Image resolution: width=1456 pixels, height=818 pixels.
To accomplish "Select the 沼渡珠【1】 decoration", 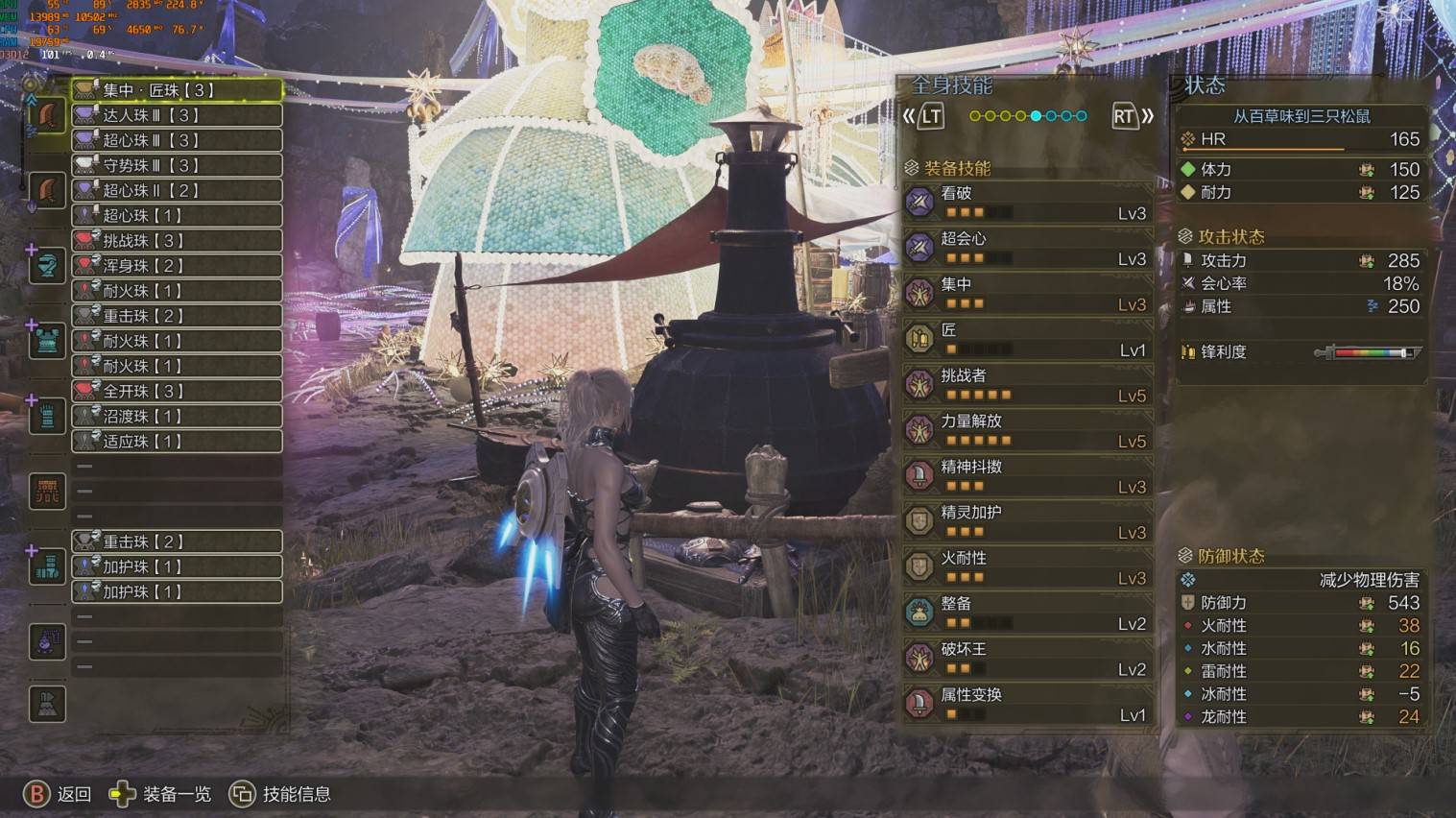I will point(177,416).
